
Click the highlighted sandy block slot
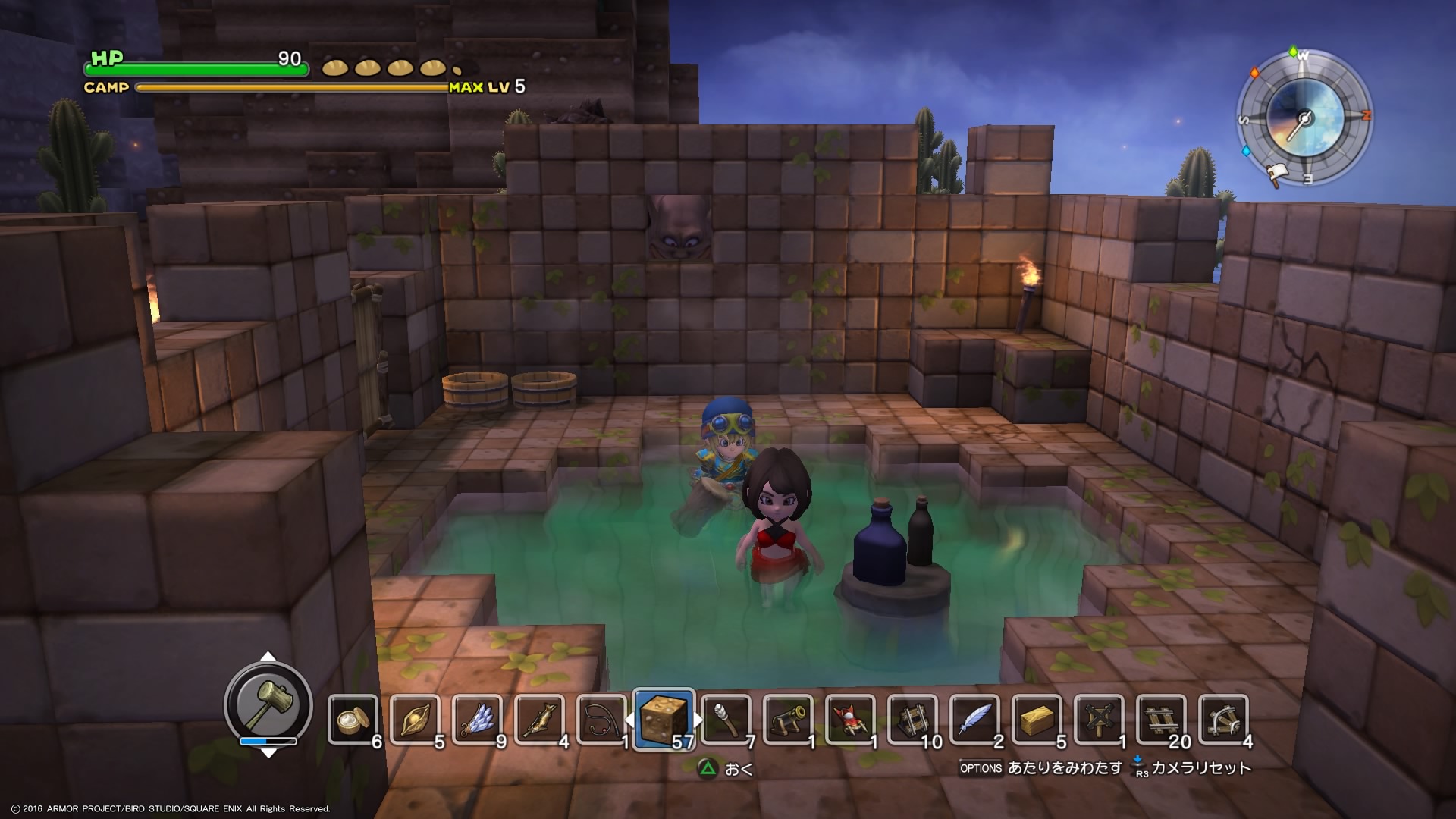tap(664, 719)
